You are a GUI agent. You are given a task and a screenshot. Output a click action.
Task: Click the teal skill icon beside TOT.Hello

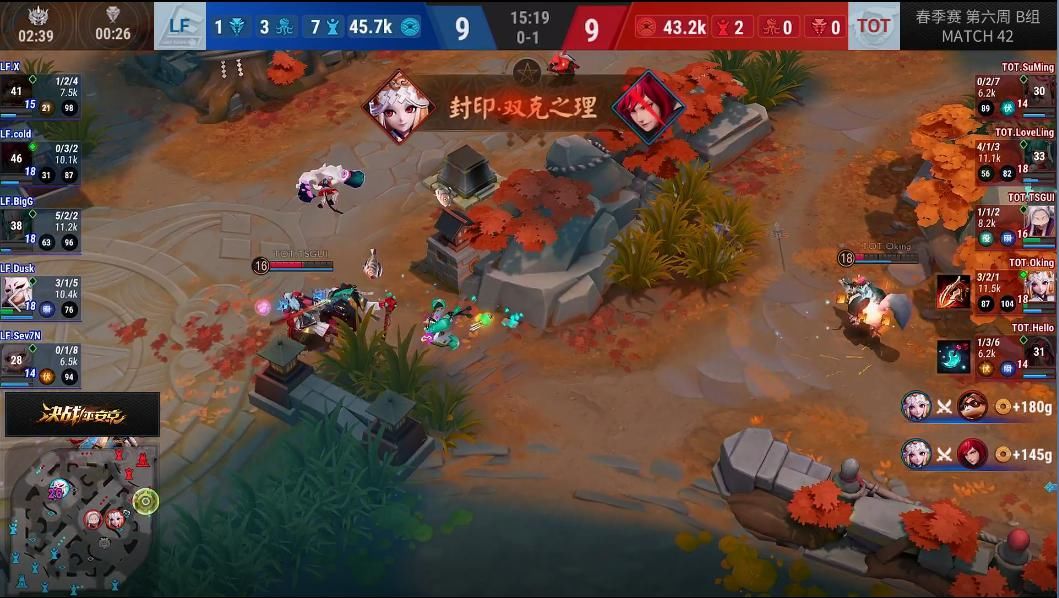(x=954, y=356)
